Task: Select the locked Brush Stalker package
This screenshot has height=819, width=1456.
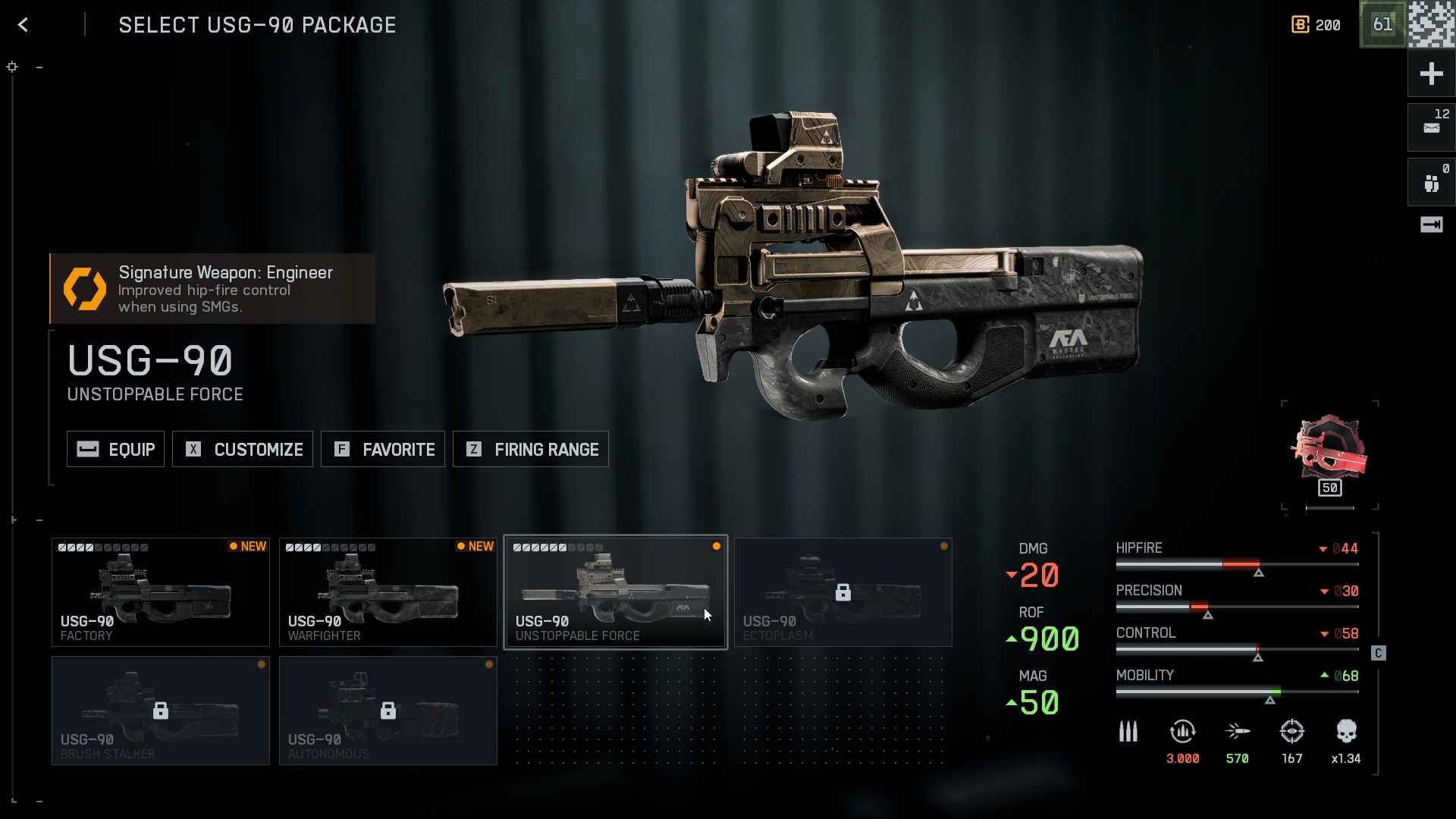Action: (x=161, y=711)
